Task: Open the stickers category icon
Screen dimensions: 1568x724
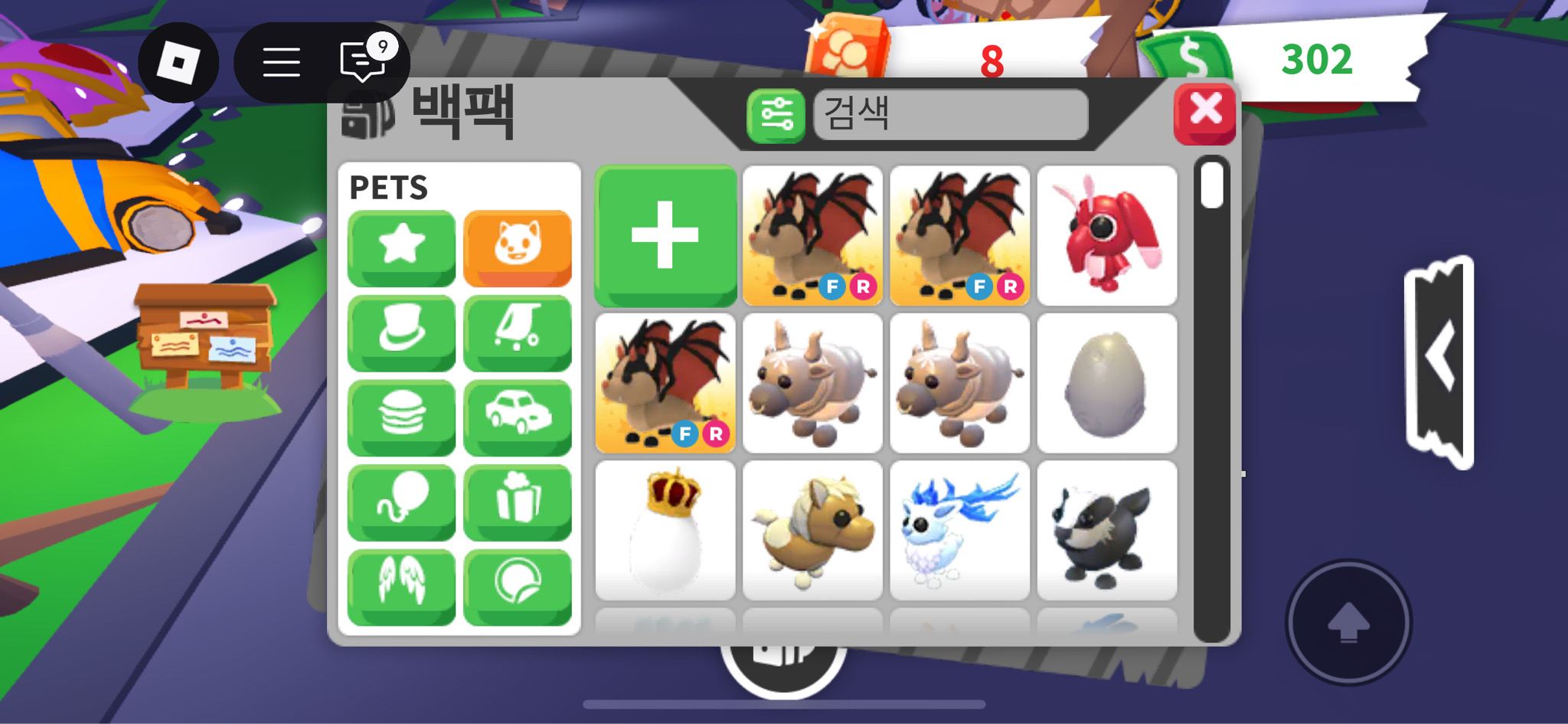Action: [x=518, y=586]
